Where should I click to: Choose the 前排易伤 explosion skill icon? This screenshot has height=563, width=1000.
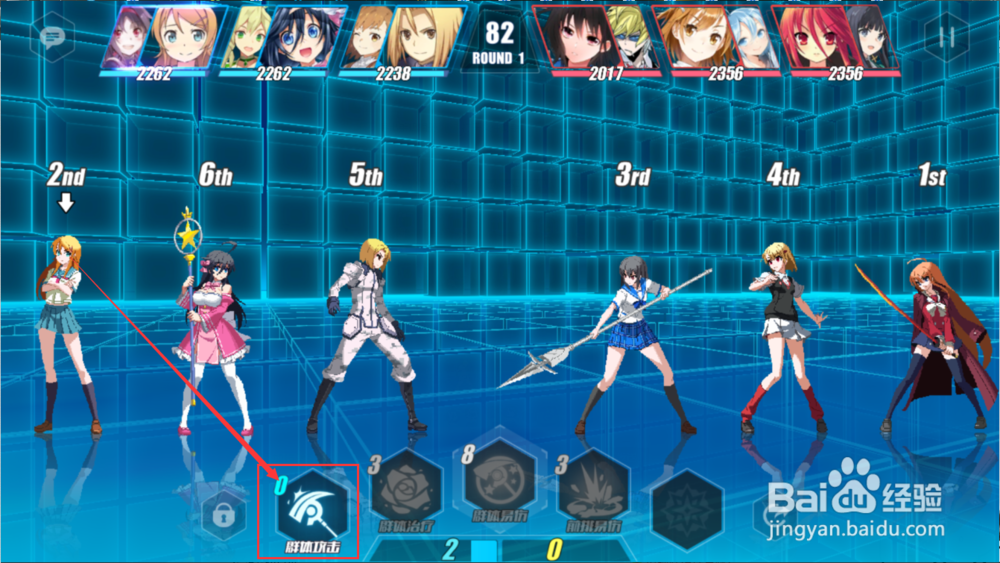(593, 492)
